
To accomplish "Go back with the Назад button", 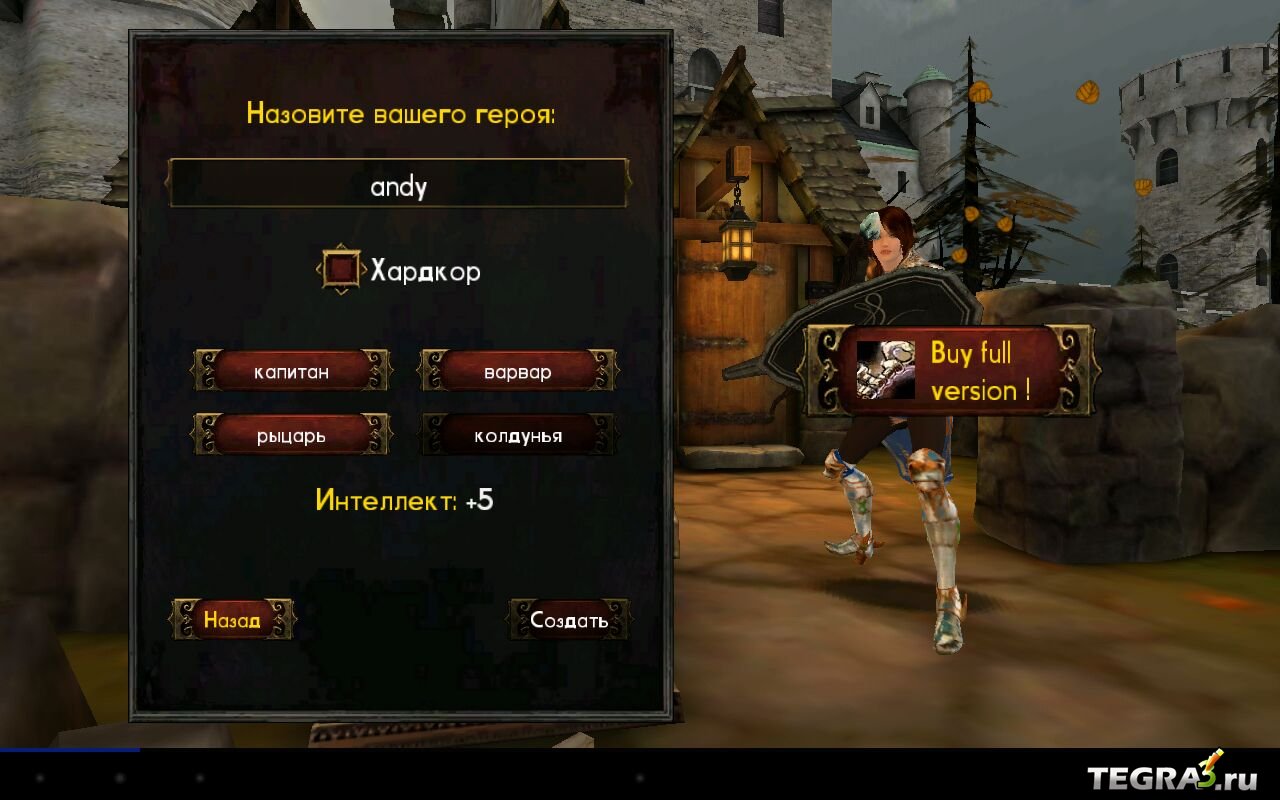I will (x=232, y=620).
